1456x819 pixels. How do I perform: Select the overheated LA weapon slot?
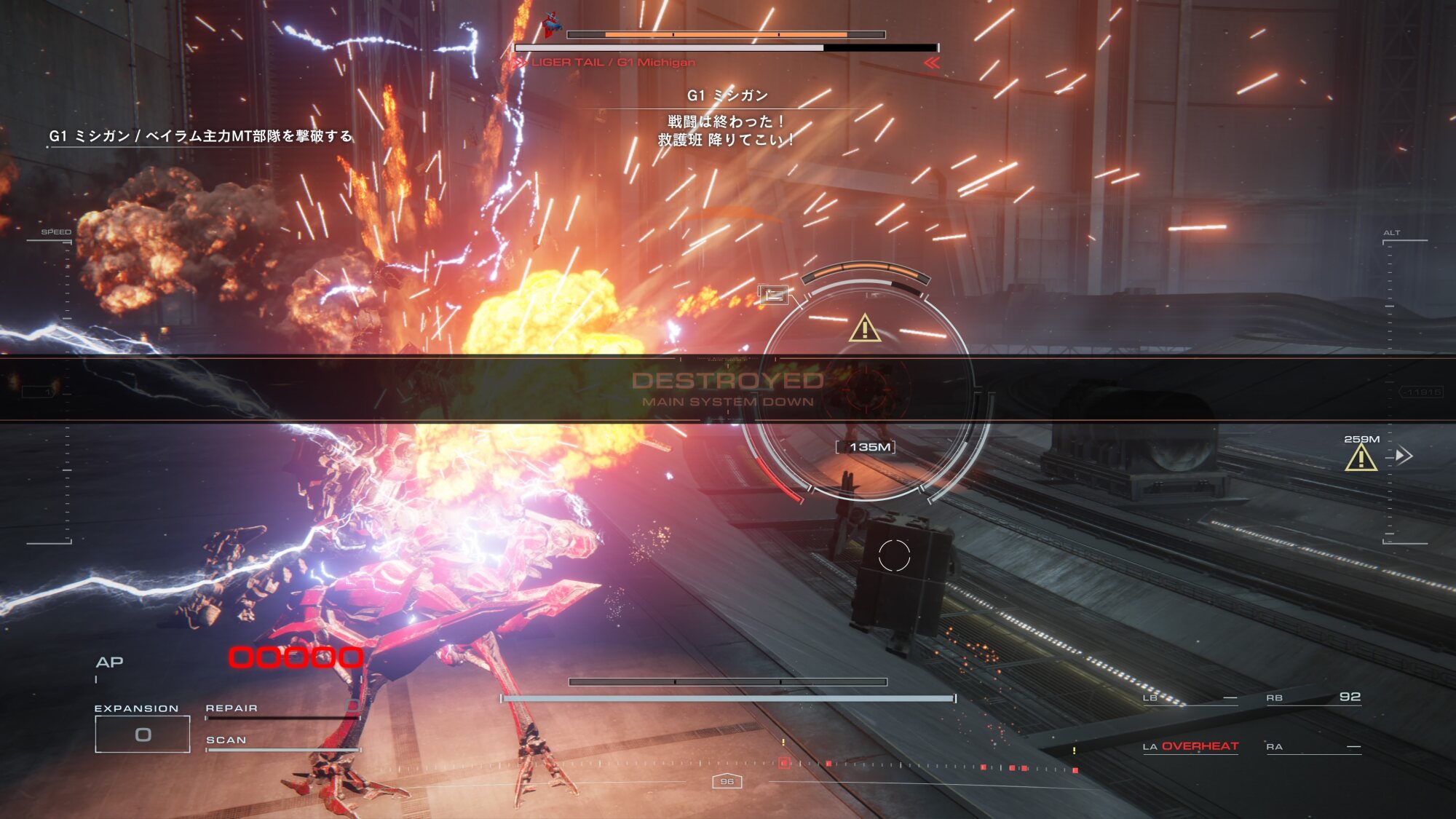pyautogui.click(x=1190, y=746)
